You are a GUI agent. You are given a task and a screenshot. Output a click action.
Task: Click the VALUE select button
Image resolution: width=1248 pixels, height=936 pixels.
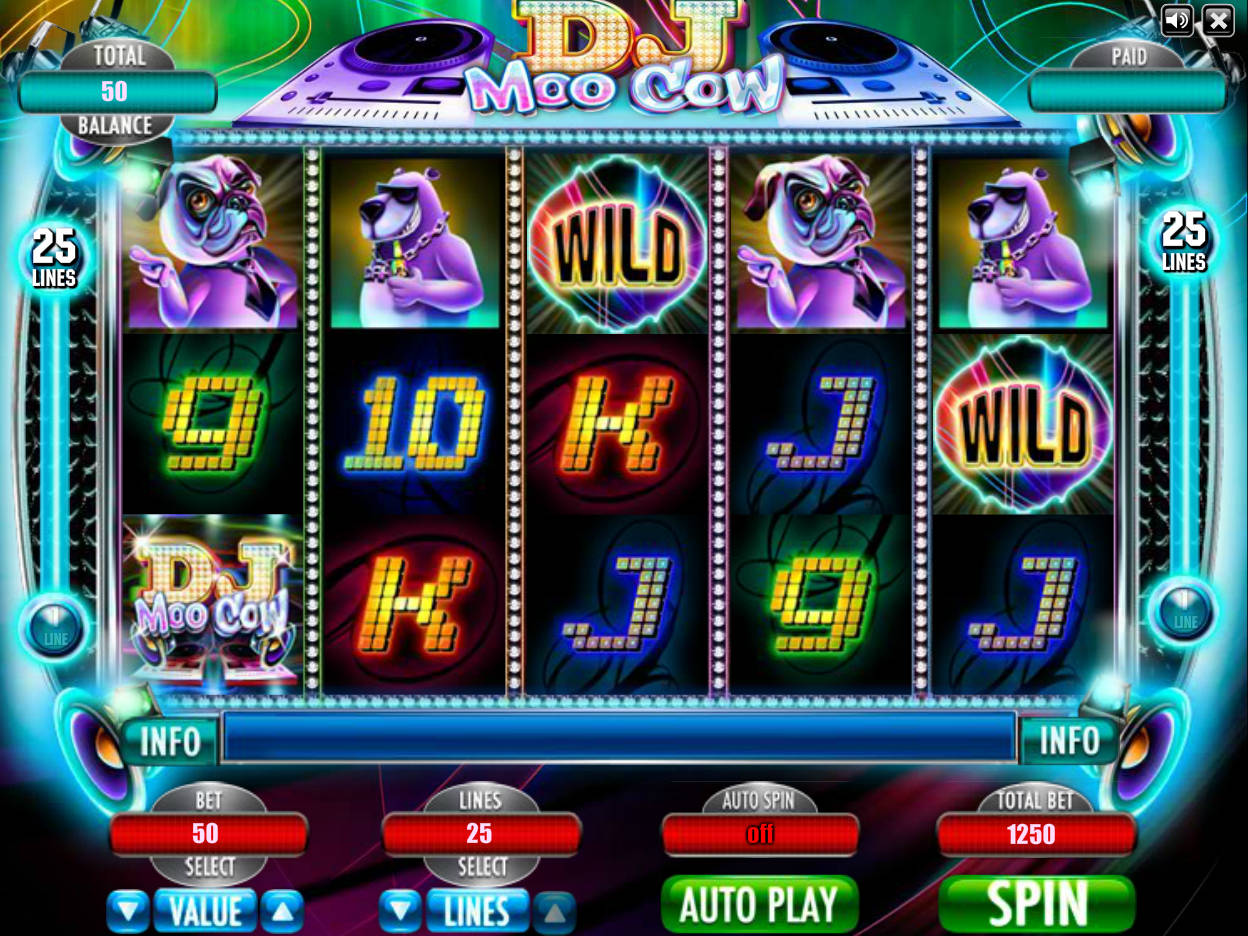click(x=205, y=911)
